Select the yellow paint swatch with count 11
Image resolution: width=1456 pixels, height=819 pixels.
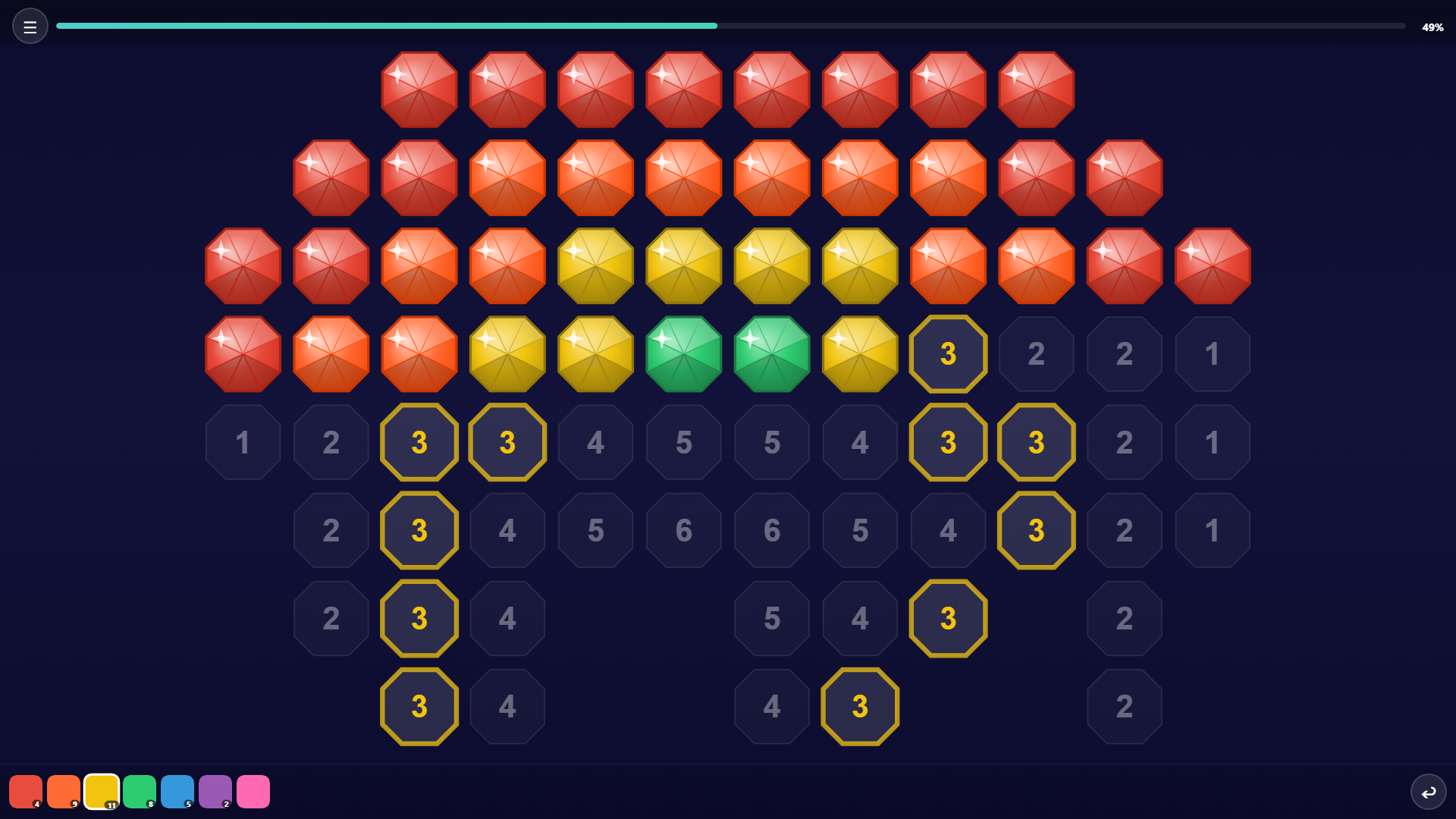coord(102,791)
